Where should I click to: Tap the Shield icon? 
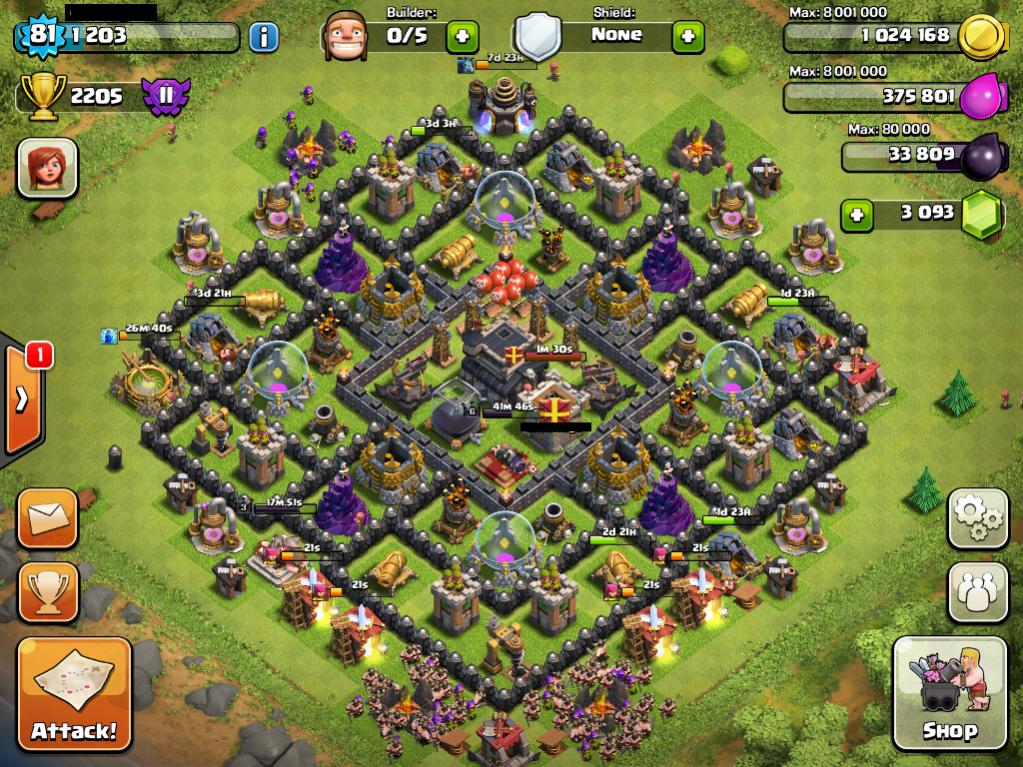[x=537, y=36]
